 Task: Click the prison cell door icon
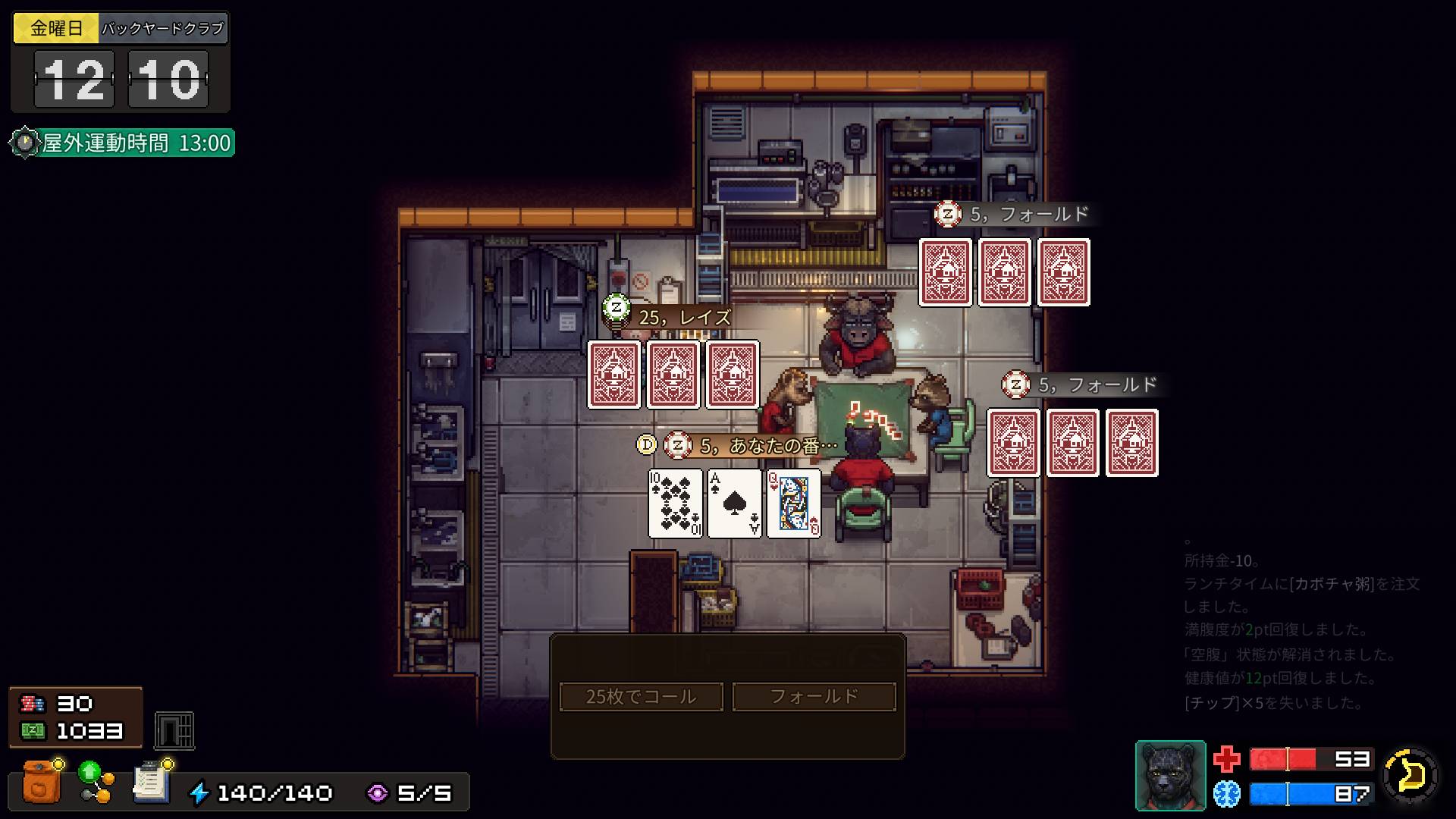point(174,730)
